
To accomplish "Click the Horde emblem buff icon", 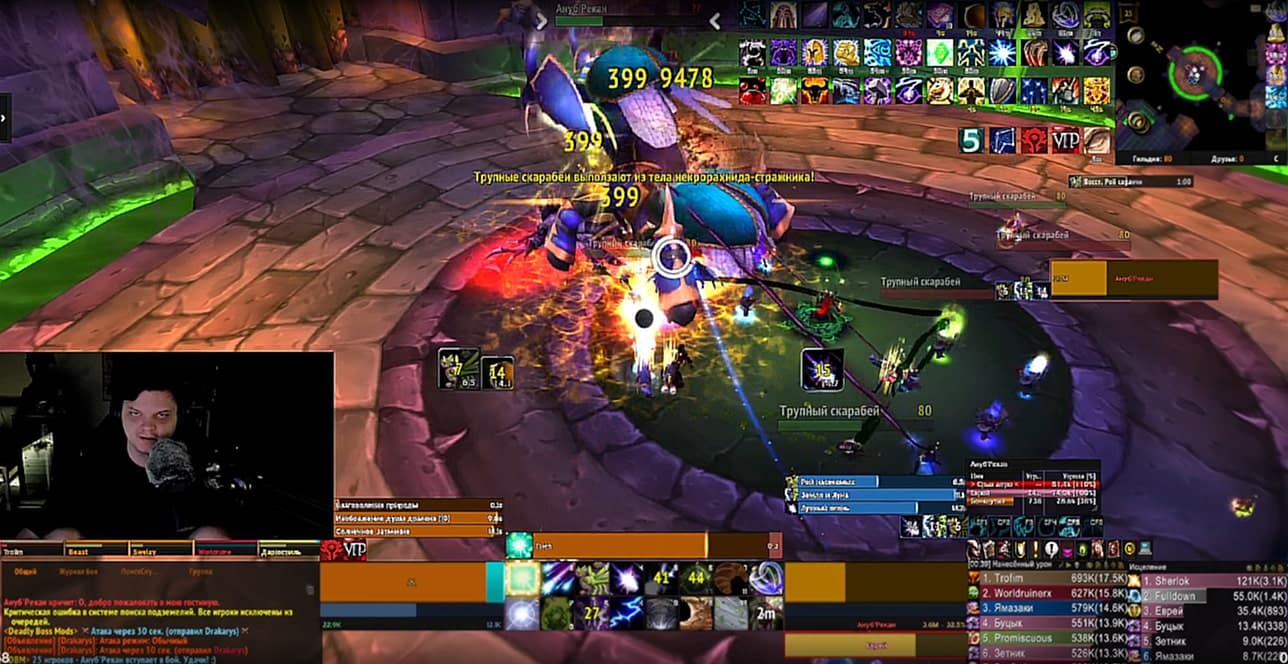I will pyautogui.click(x=1033, y=140).
